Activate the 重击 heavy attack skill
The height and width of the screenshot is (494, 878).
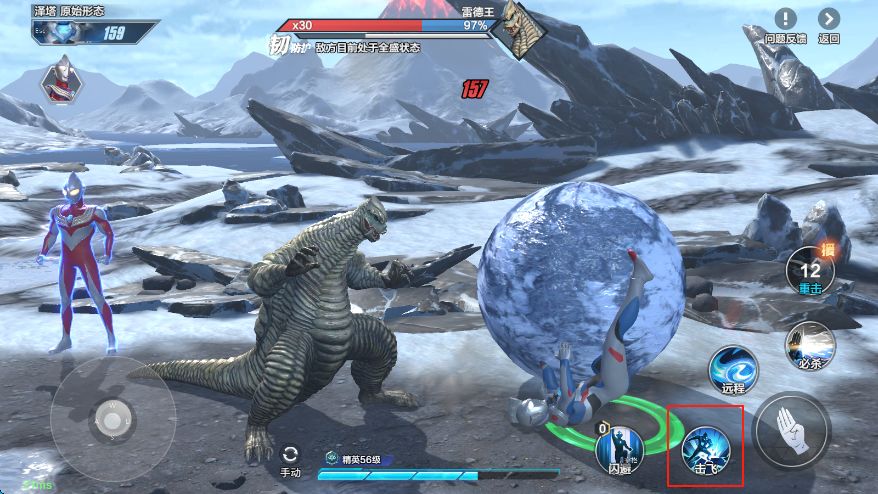(x=809, y=270)
